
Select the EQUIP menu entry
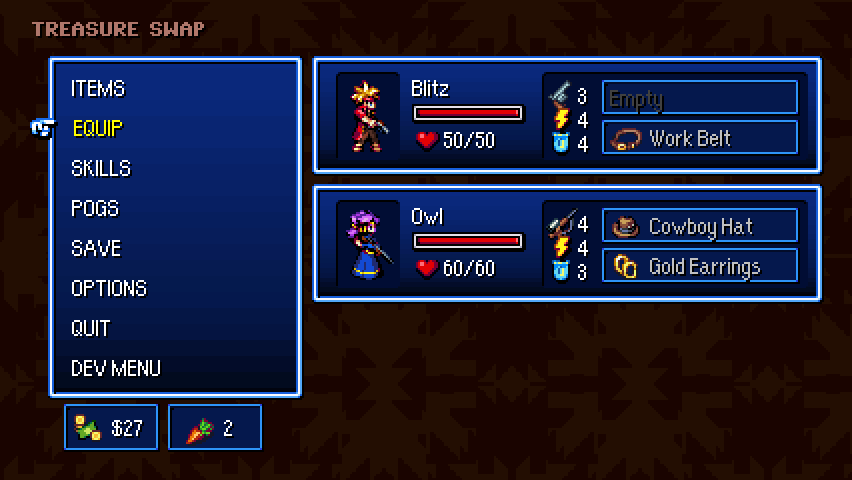(97, 129)
